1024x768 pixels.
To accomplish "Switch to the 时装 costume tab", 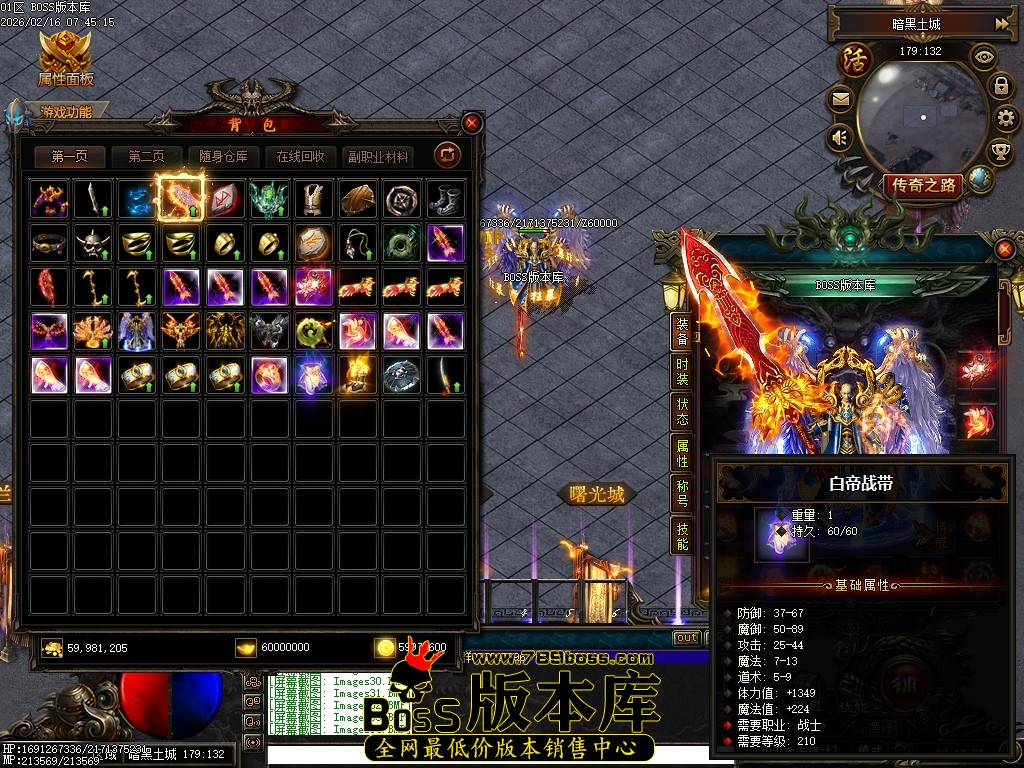I will point(682,371).
